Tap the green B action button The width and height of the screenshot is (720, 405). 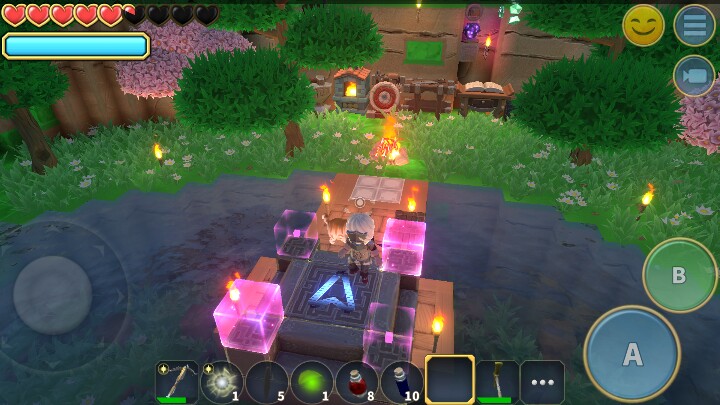[x=679, y=275]
